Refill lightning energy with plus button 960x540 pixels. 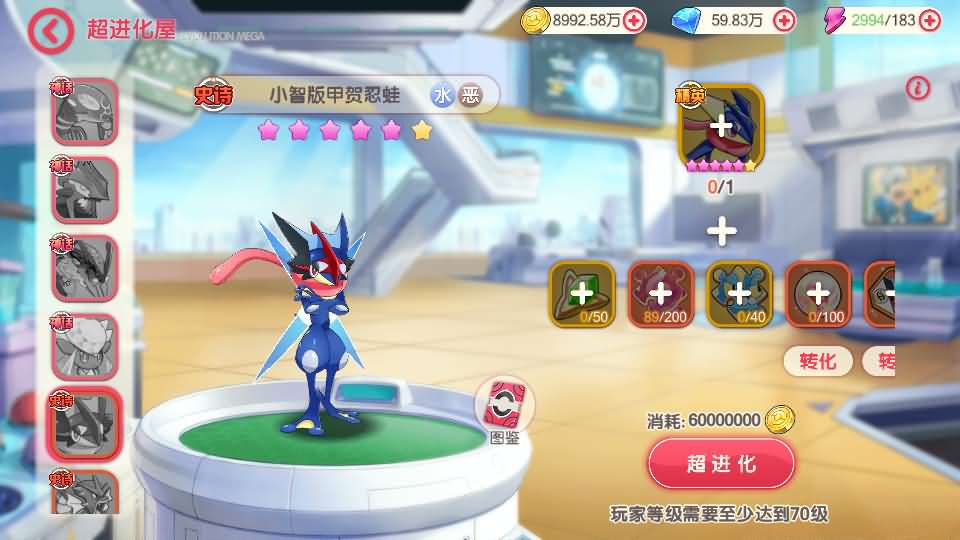point(932,20)
